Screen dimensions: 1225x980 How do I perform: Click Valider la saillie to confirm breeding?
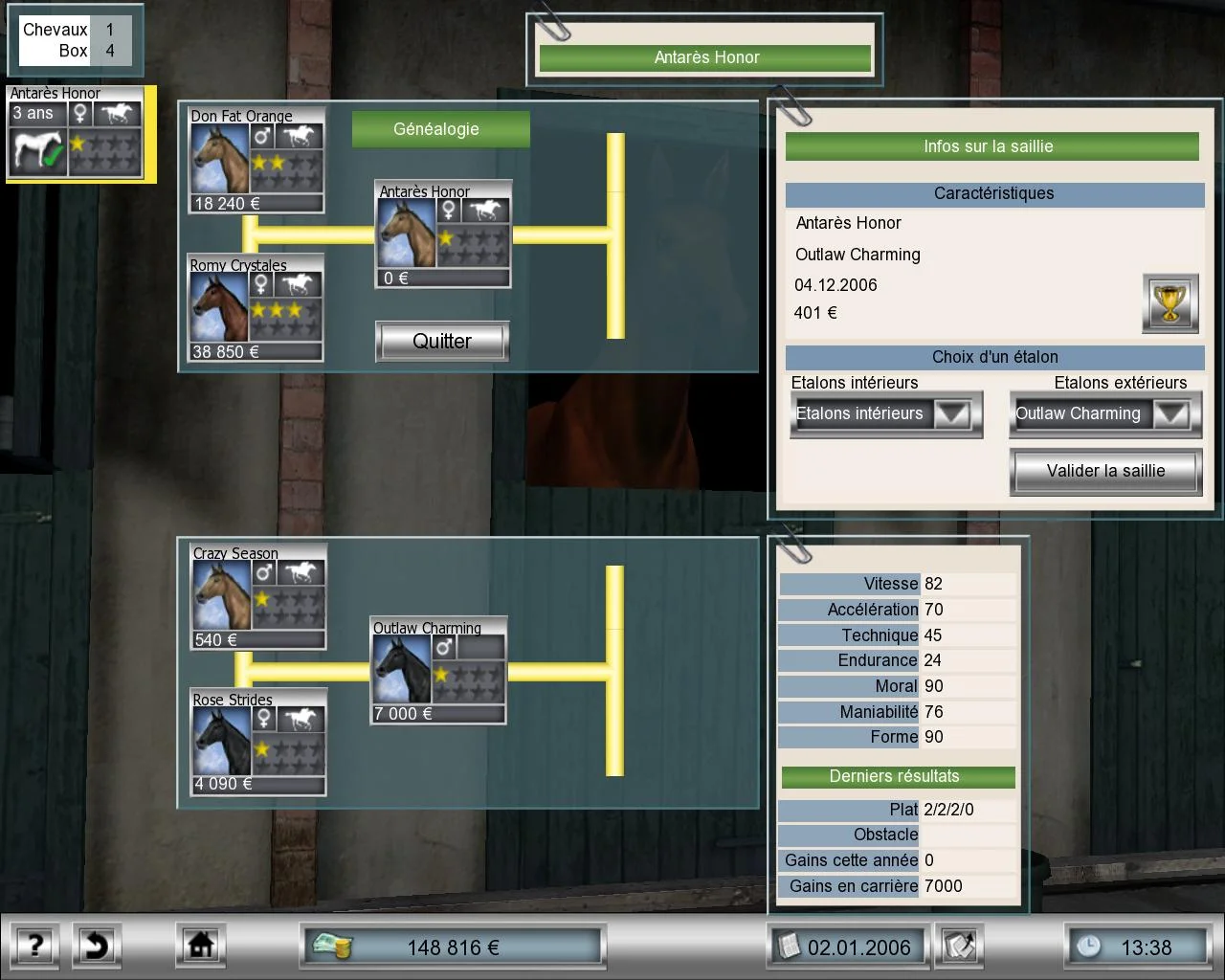[x=1104, y=471]
